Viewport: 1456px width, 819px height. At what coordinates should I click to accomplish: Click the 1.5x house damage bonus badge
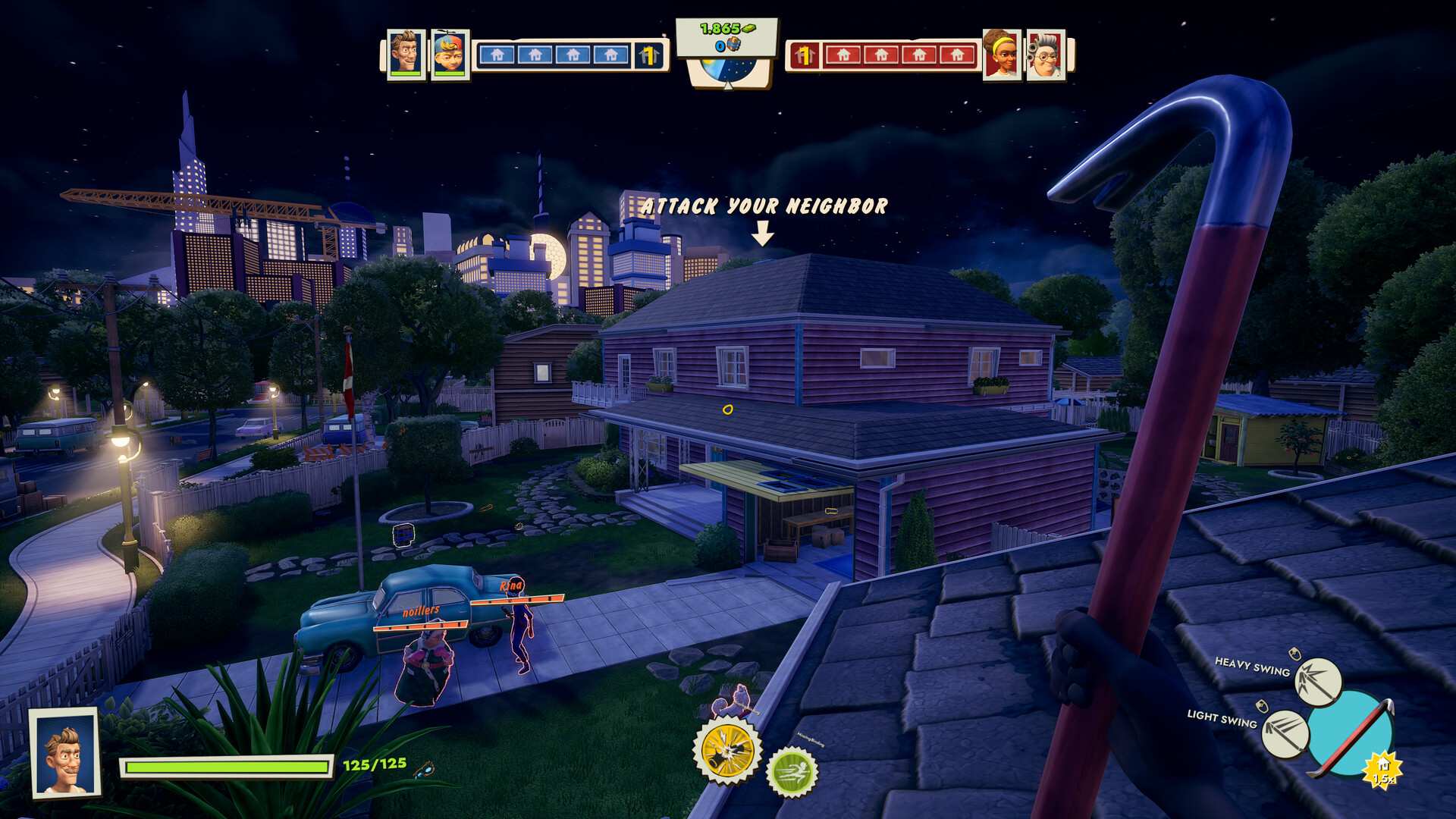pos(1383,771)
